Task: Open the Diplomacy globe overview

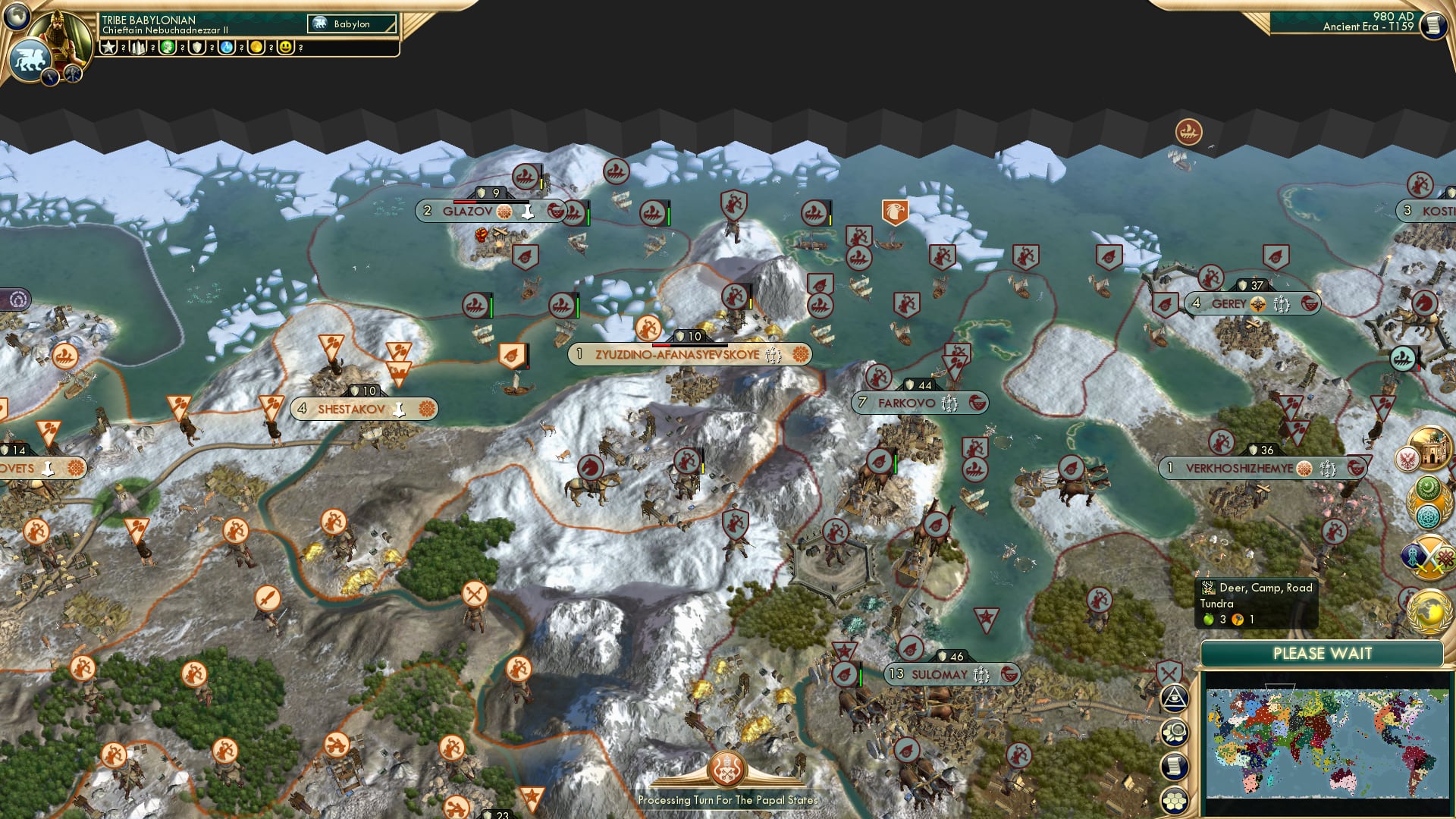Action: coord(1428,610)
